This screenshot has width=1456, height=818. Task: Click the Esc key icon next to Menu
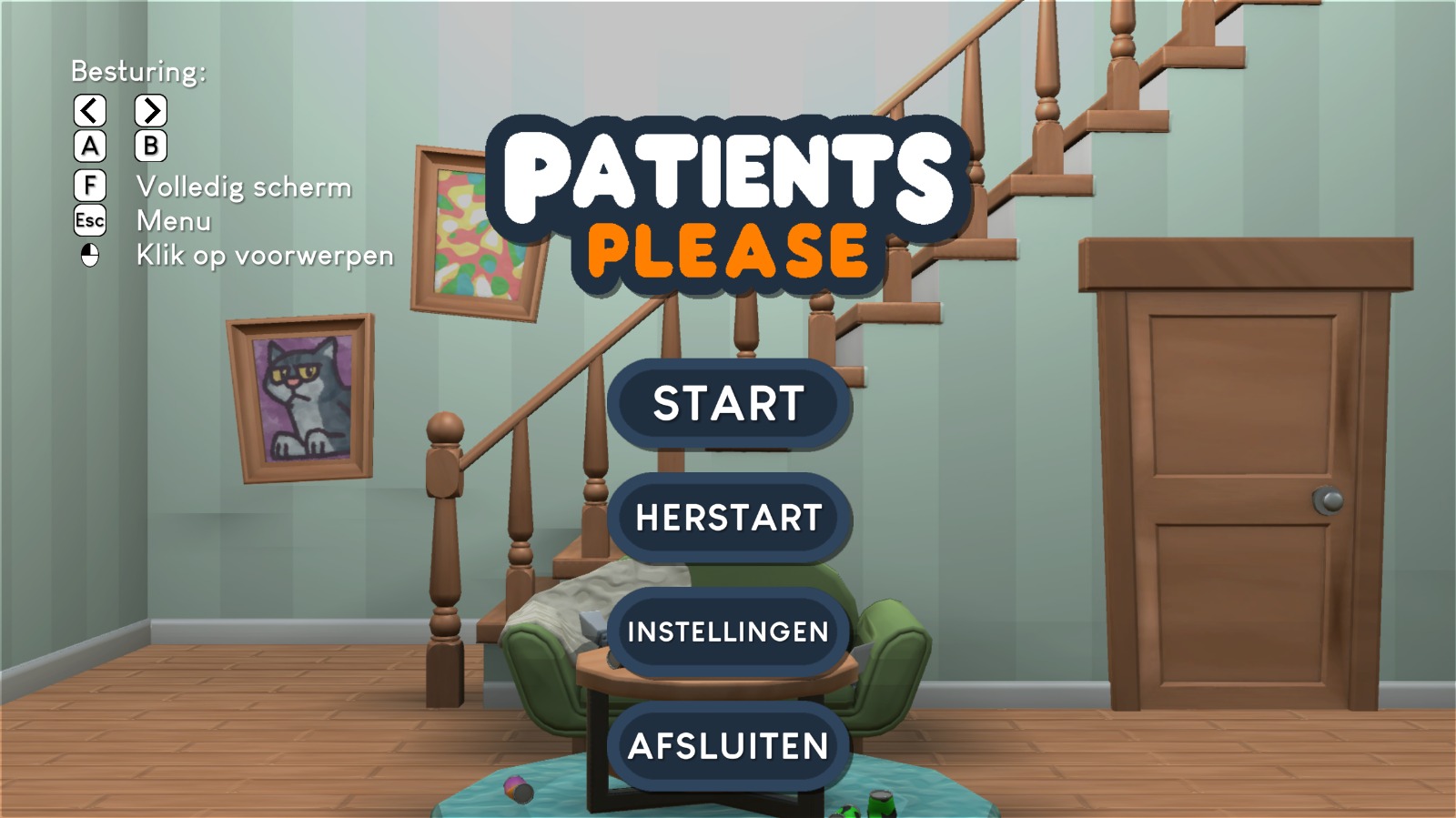click(x=88, y=219)
